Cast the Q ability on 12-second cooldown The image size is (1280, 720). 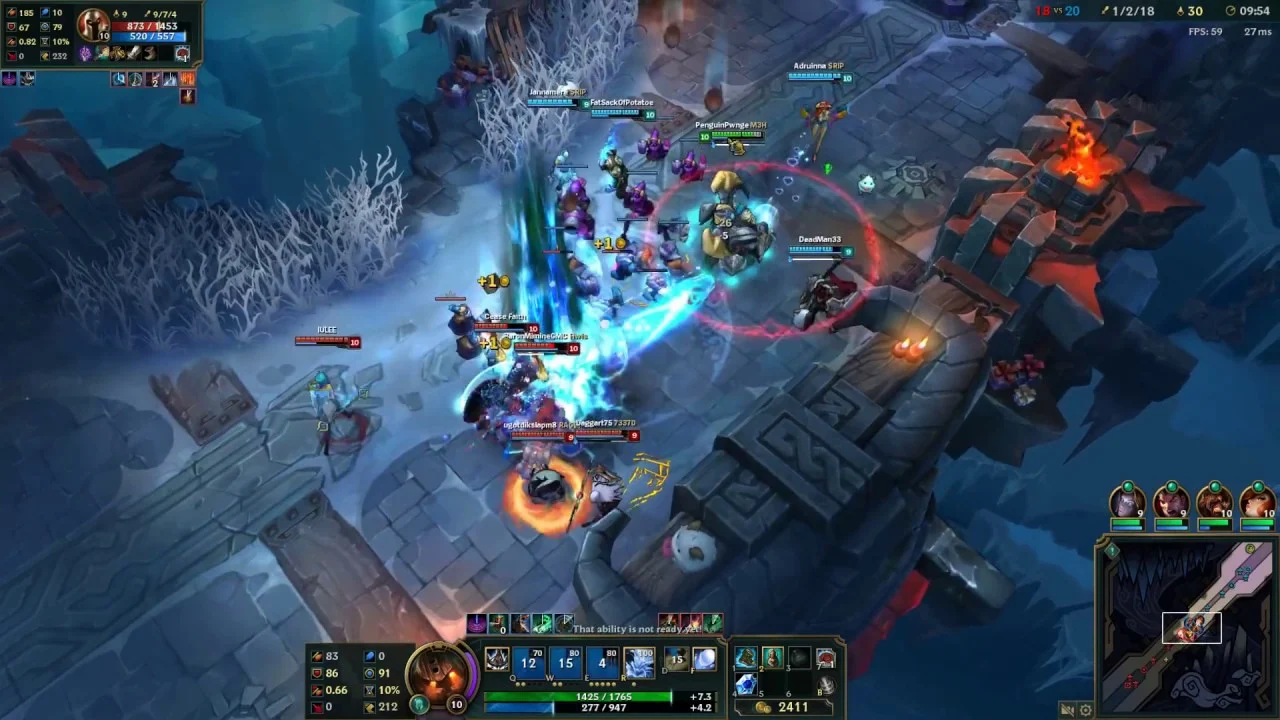click(528, 661)
